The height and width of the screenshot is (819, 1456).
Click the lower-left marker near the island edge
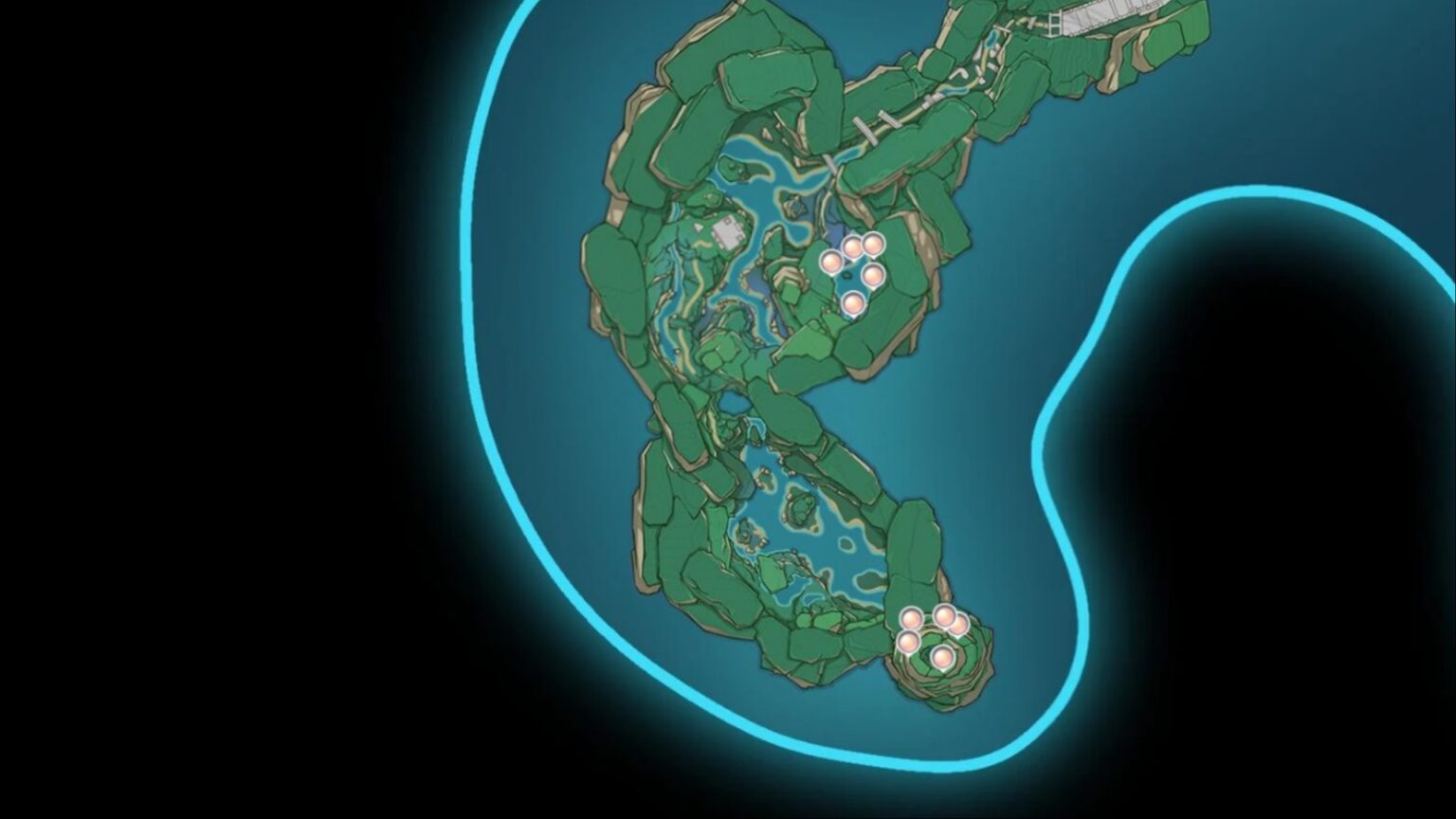coord(908,643)
